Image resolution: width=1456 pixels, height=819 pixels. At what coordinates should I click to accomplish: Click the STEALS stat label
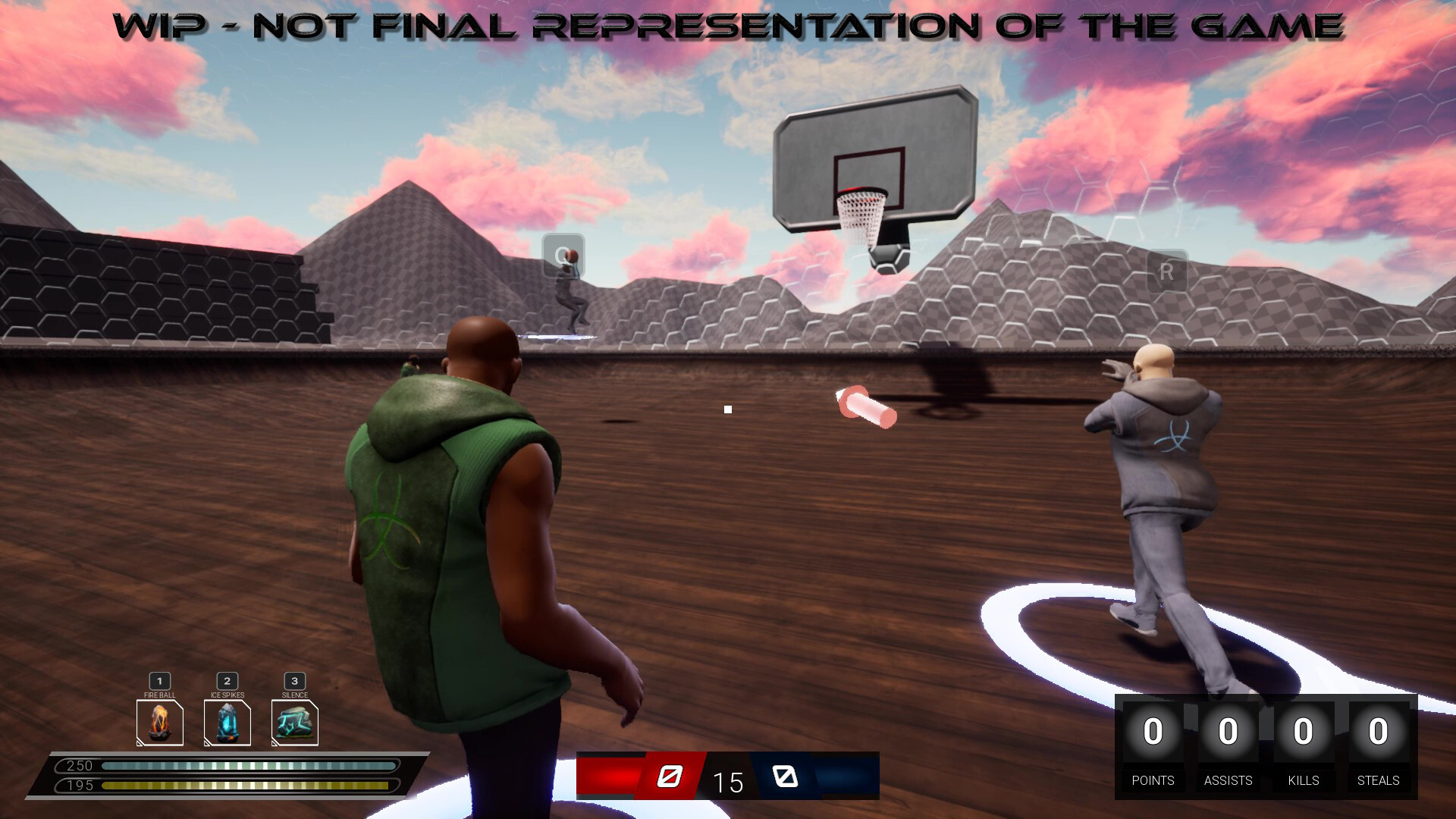point(1378,780)
